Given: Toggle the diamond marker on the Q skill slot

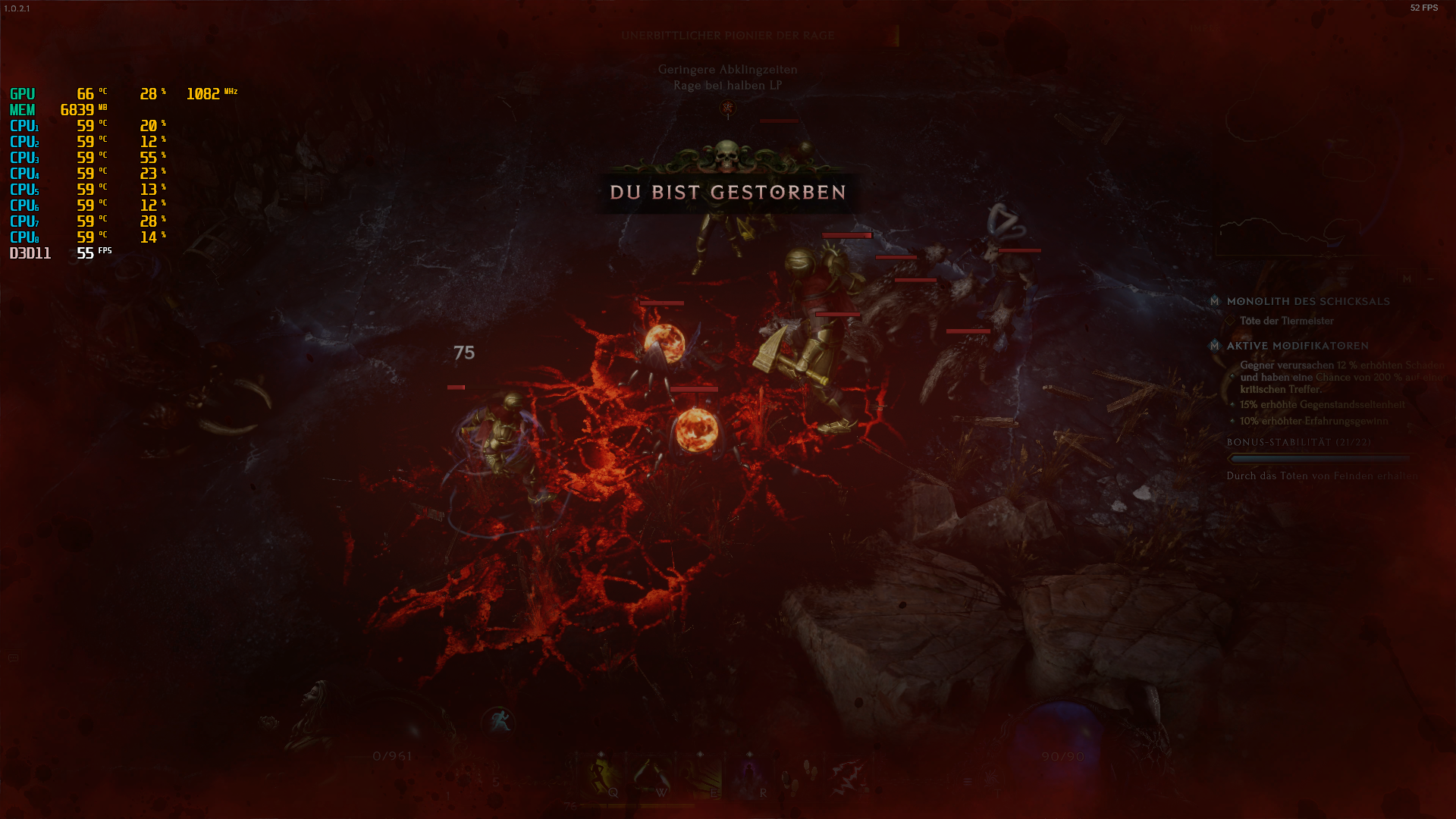Looking at the screenshot, I should [601, 753].
